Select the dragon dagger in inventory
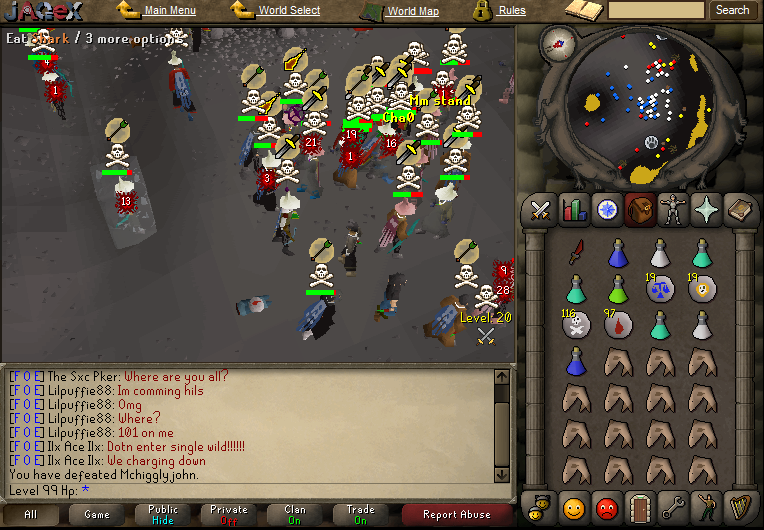 click(576, 254)
